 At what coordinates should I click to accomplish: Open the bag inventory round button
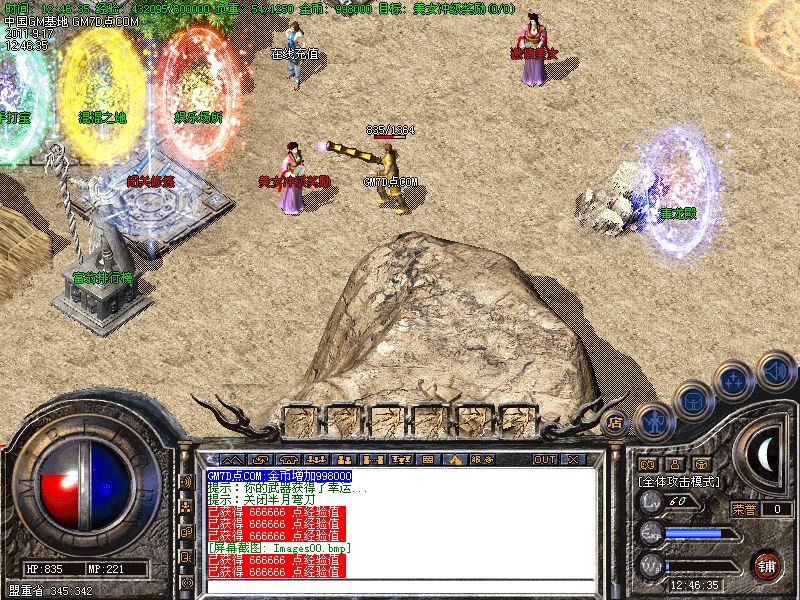point(693,399)
